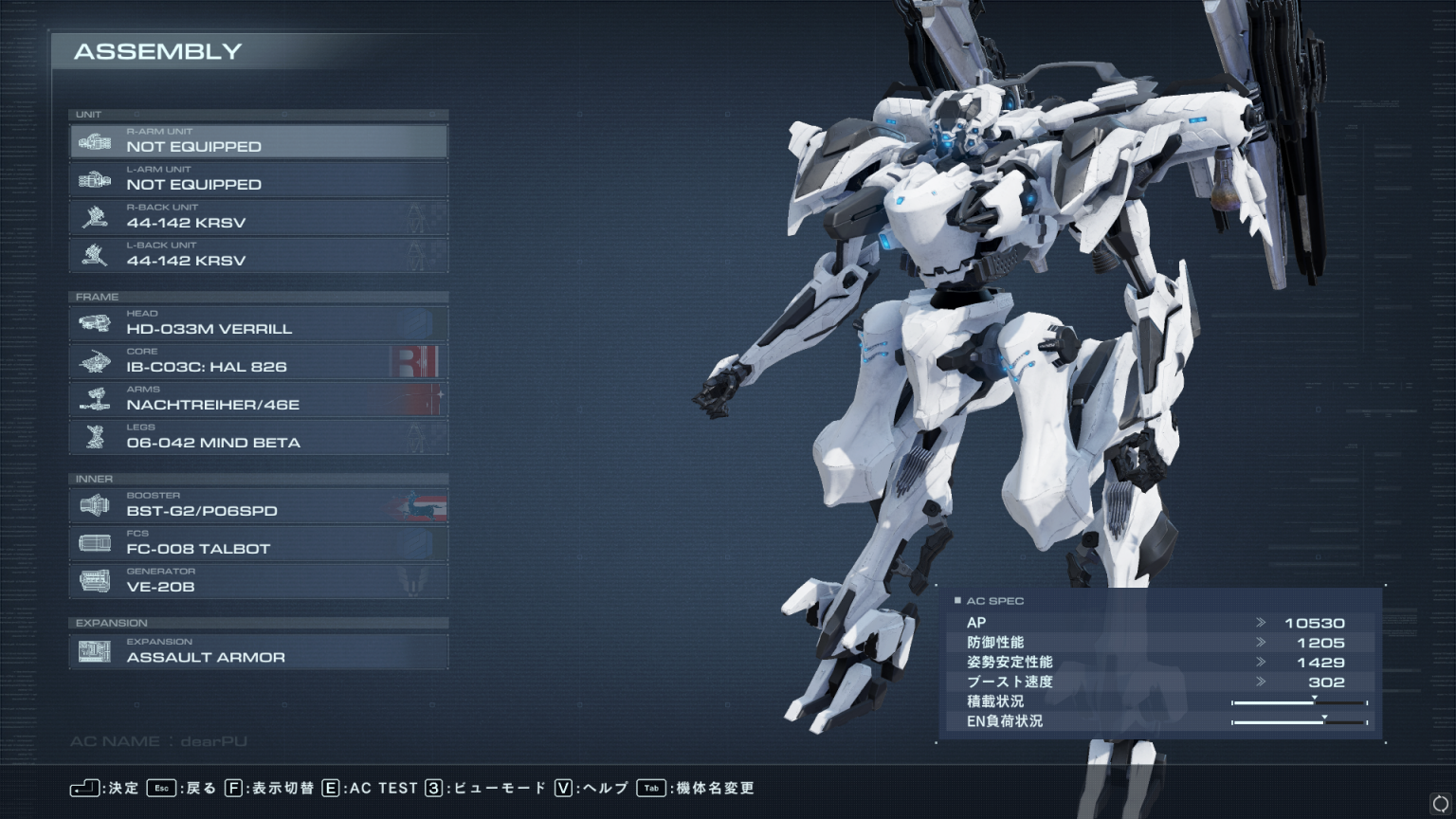
Task: Click the BST-G2/P06SPD booster icon
Action: (x=94, y=504)
